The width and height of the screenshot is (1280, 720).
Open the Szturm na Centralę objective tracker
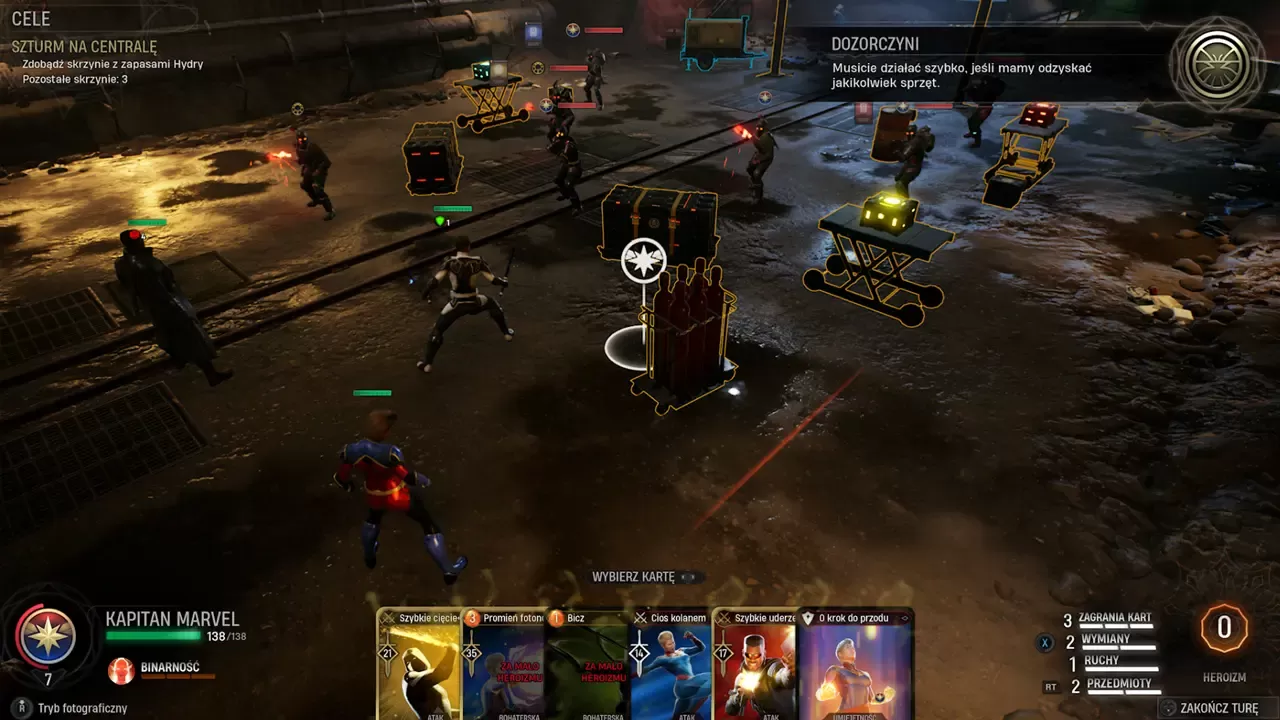pos(84,46)
